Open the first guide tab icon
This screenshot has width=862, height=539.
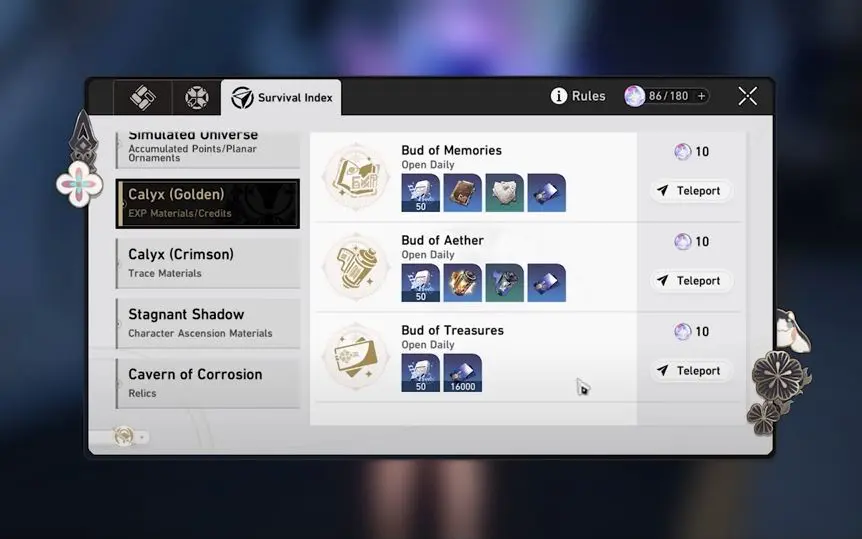point(134,98)
